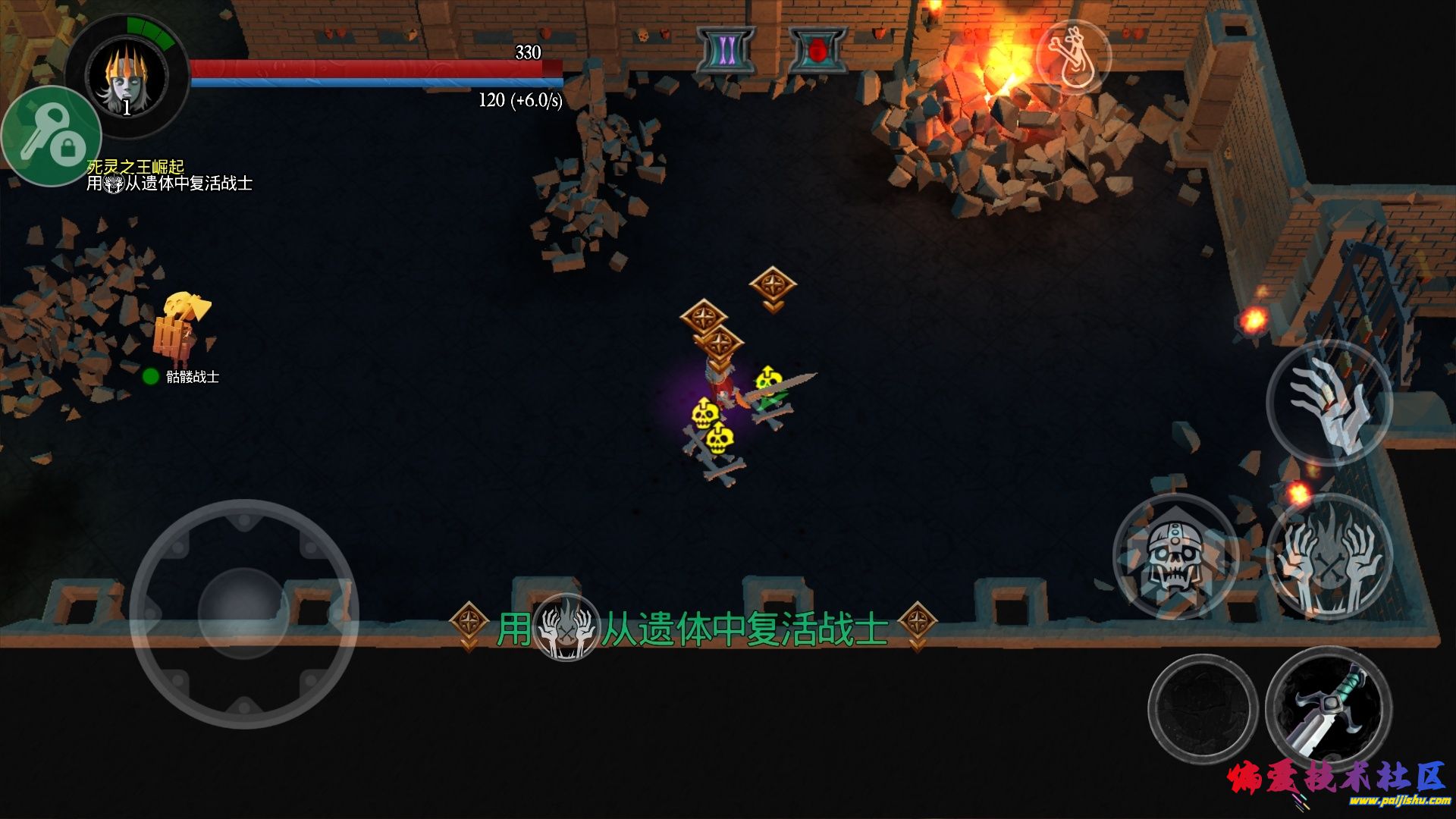Activate the skeletal hand grab ability
This screenshot has width=1456, height=819.
[x=1329, y=403]
